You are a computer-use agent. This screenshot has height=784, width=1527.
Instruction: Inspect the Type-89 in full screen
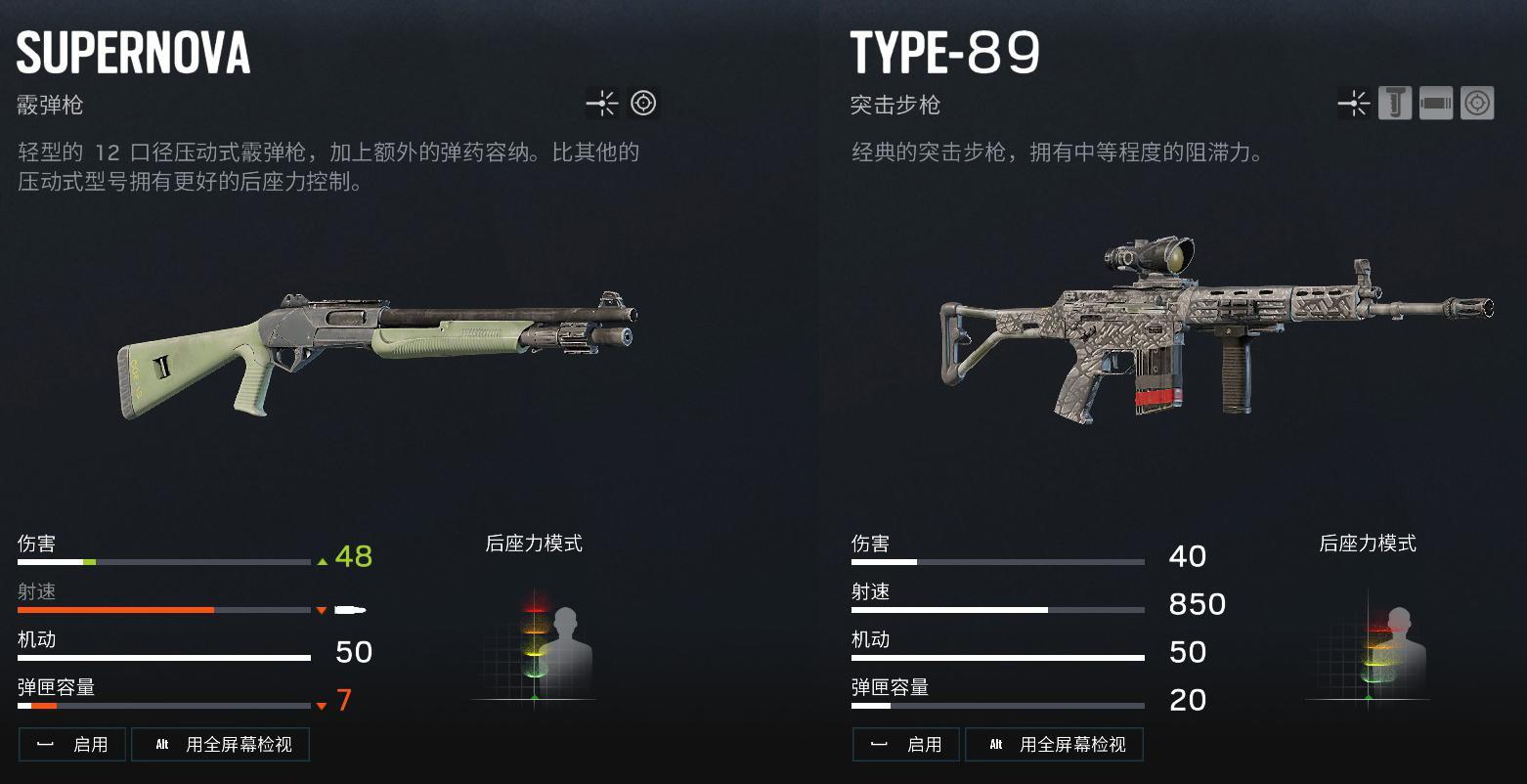point(1055,745)
